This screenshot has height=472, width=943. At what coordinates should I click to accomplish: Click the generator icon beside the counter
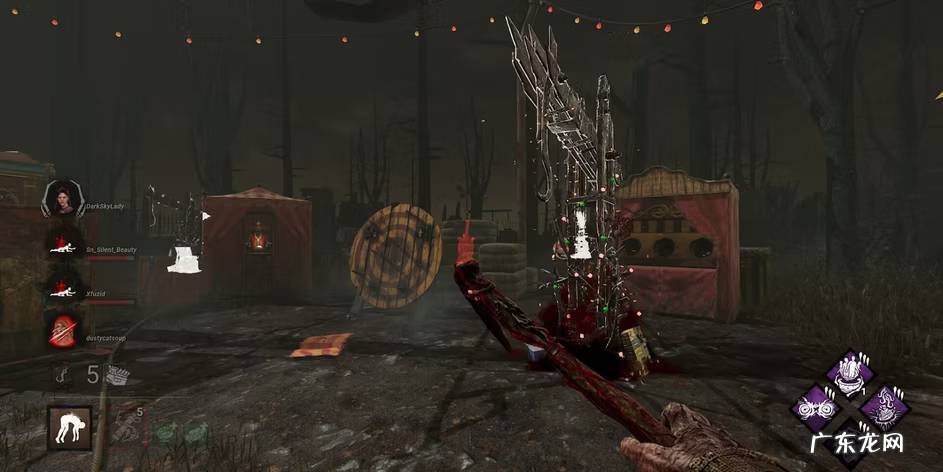118,375
